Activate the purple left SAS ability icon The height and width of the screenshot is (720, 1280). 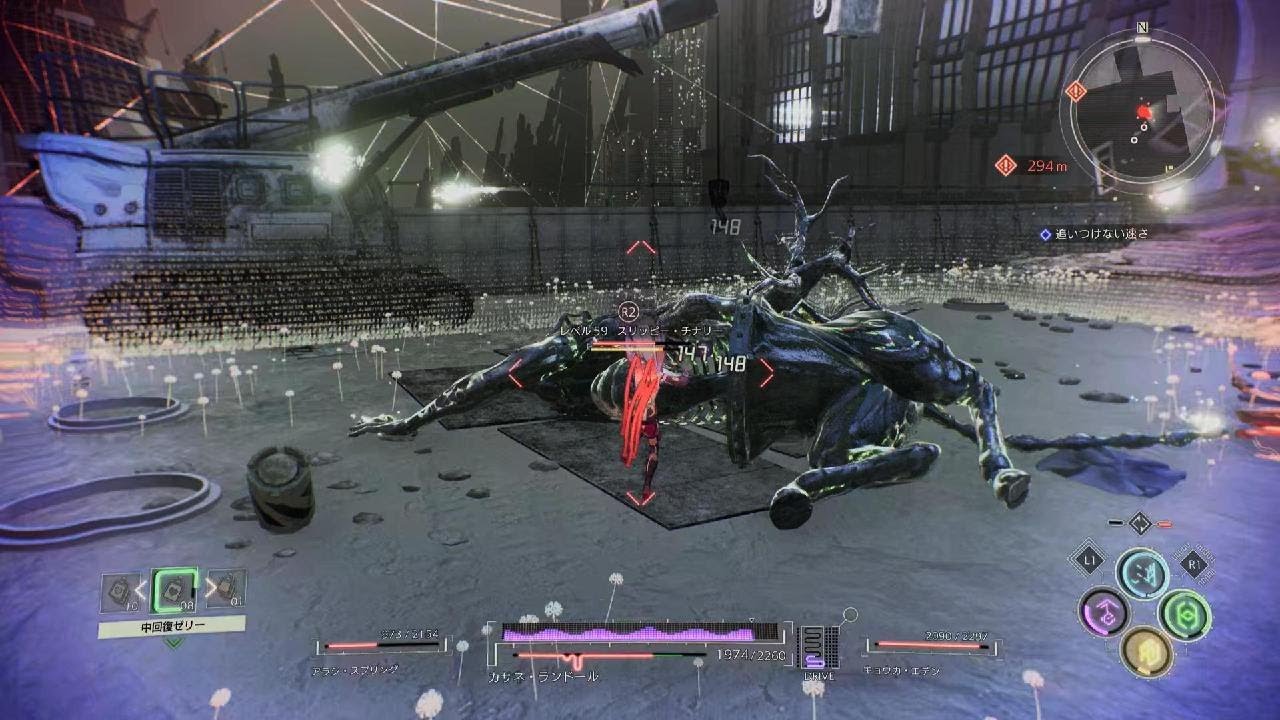[x=1104, y=611]
